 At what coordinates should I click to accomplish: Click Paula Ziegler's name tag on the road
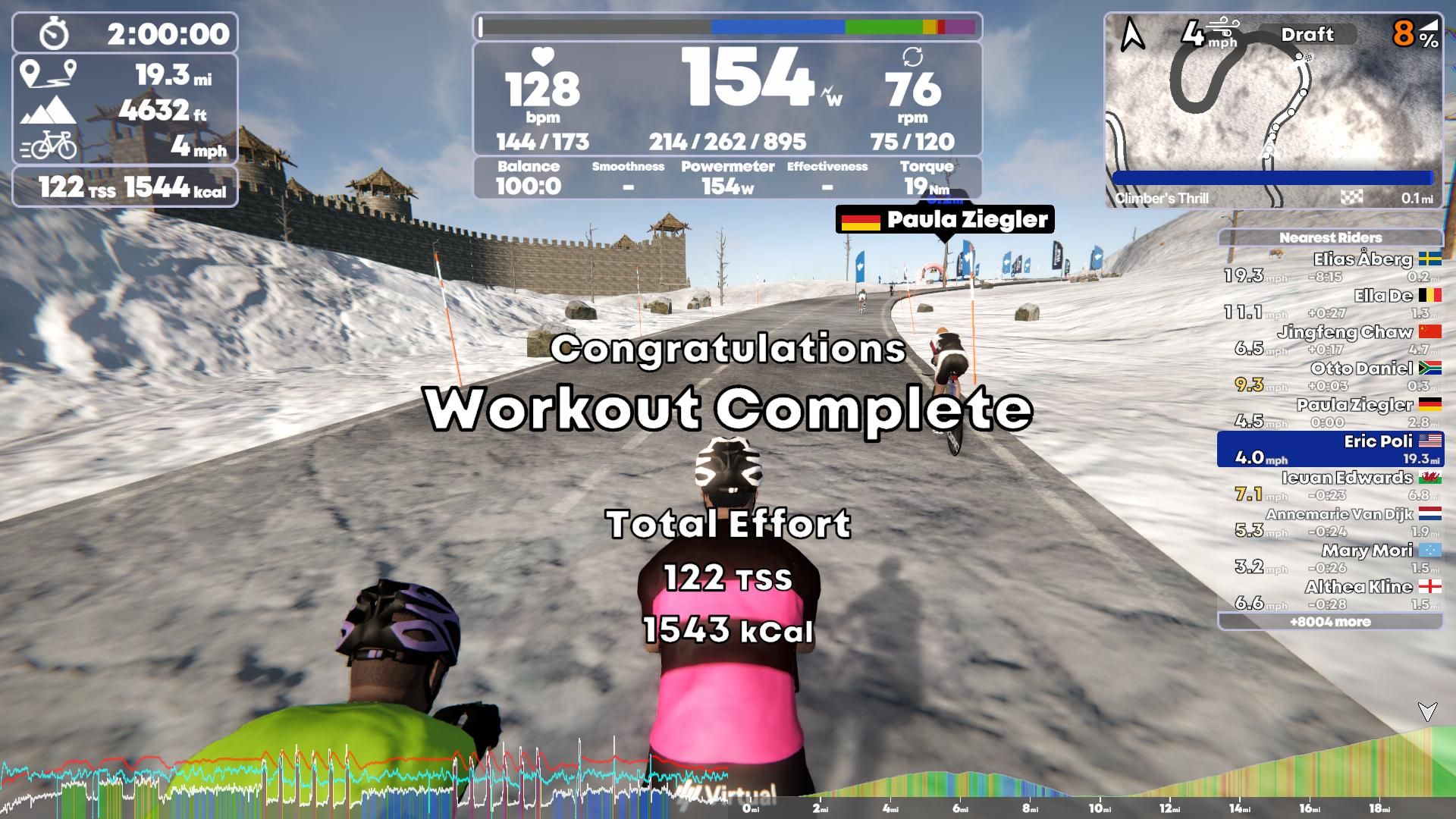click(x=961, y=221)
